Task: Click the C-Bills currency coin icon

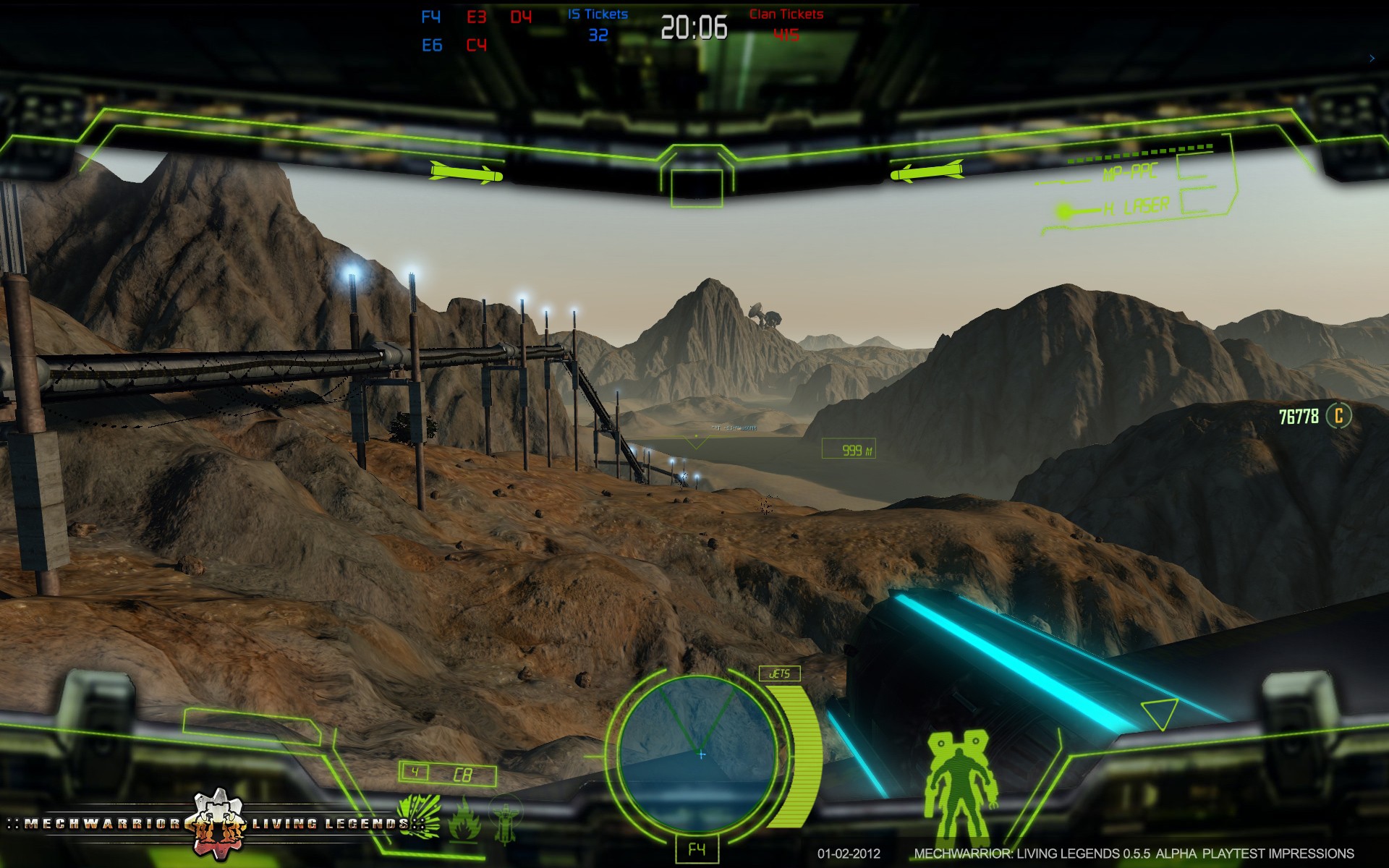Action: pos(1338,416)
